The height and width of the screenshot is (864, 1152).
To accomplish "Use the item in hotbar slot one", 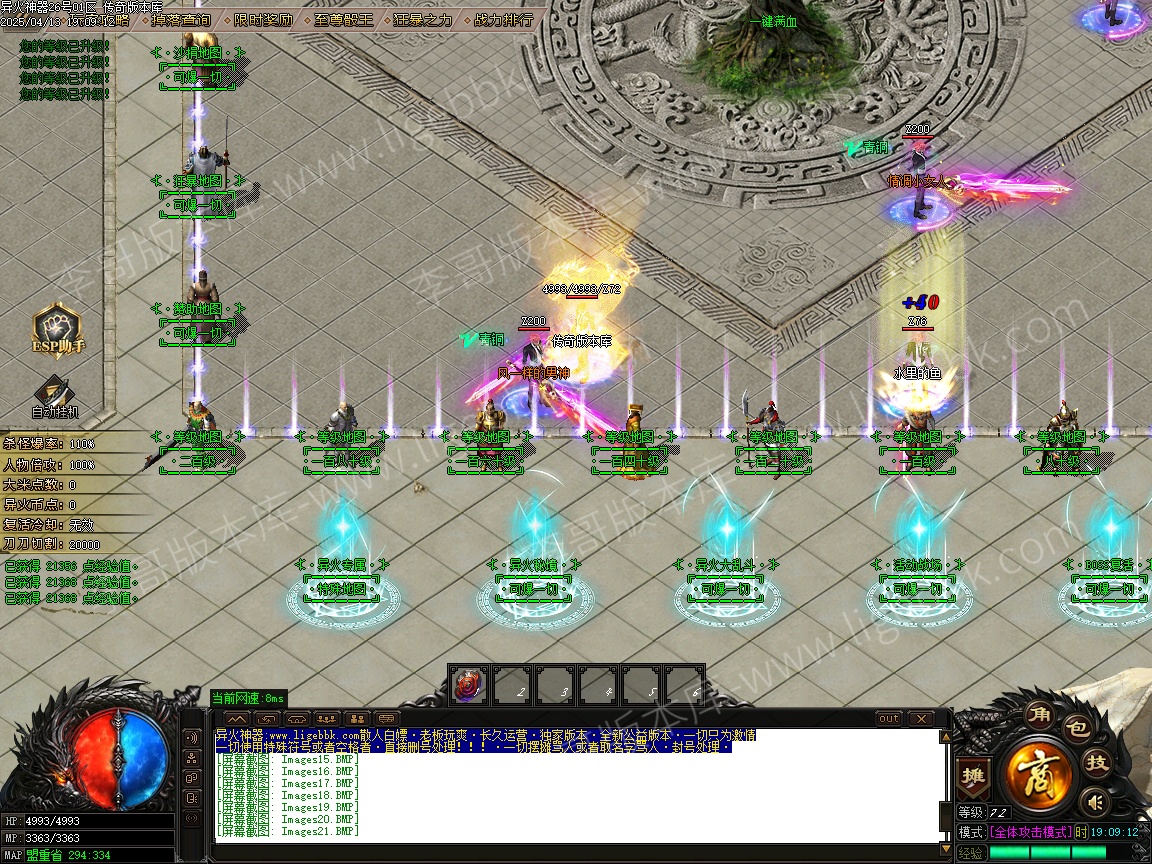I will 469,686.
